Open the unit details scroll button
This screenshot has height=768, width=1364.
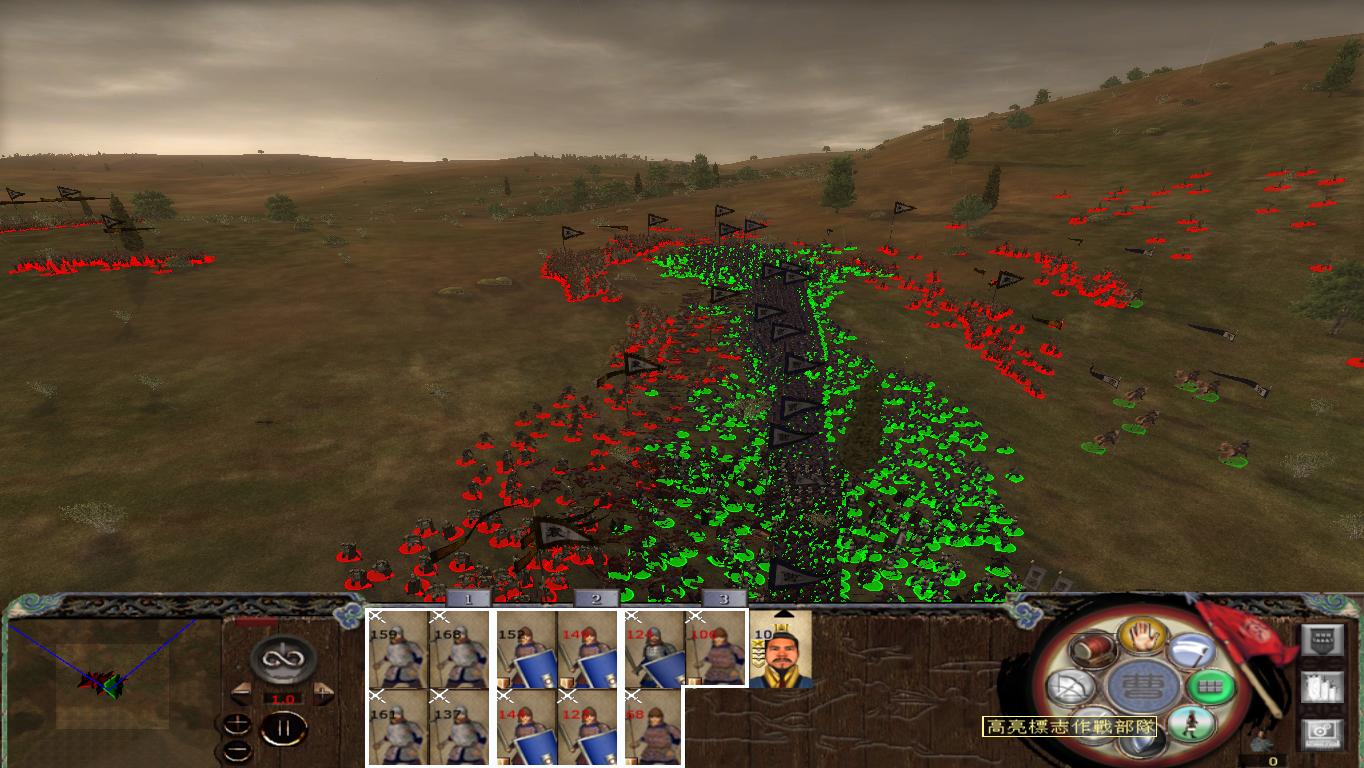click(x=1323, y=638)
